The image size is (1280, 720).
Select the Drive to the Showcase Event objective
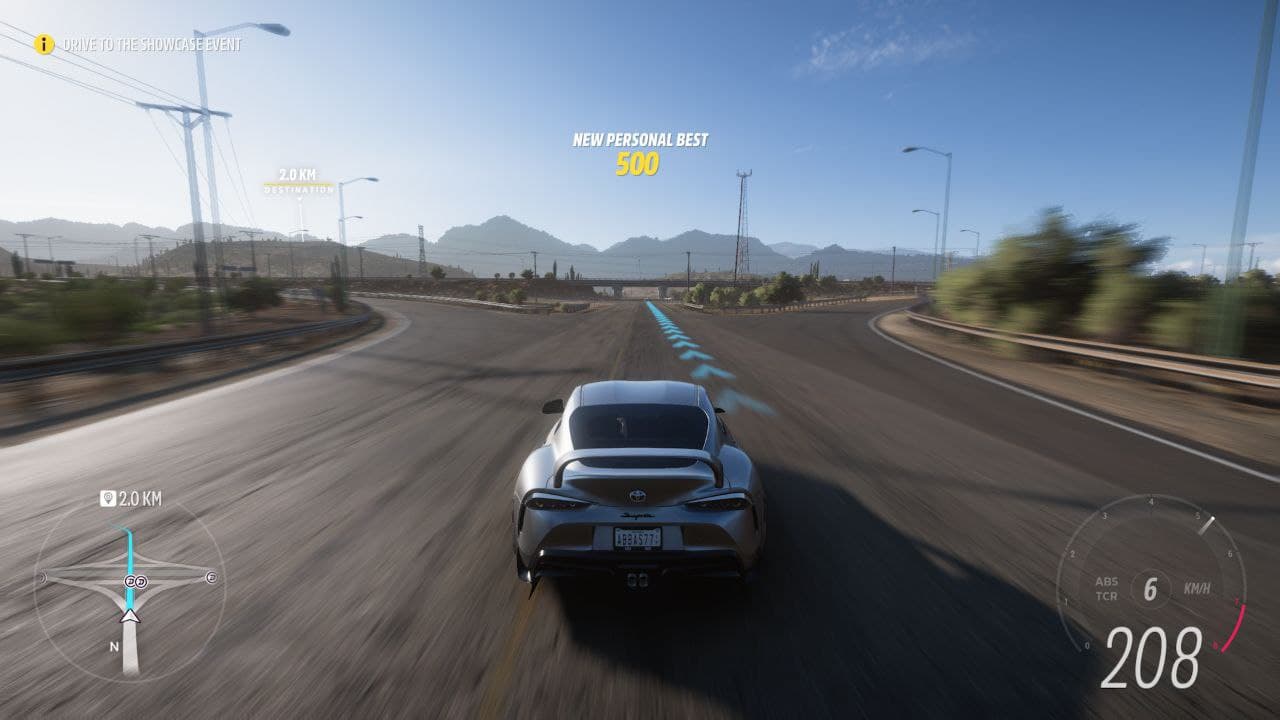pyautogui.click(x=152, y=45)
